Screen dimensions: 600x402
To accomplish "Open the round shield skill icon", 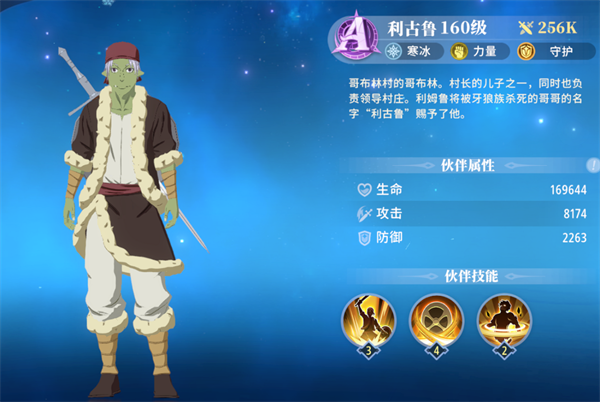I will pyautogui.click(x=435, y=317).
